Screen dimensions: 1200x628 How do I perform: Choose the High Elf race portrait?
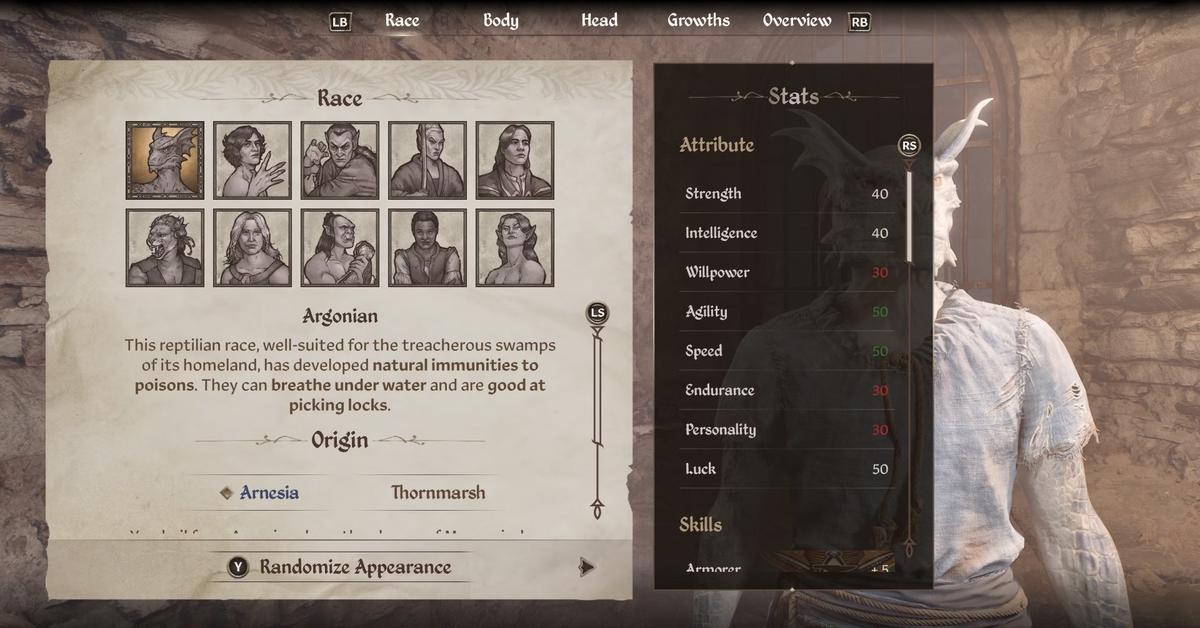click(x=427, y=160)
